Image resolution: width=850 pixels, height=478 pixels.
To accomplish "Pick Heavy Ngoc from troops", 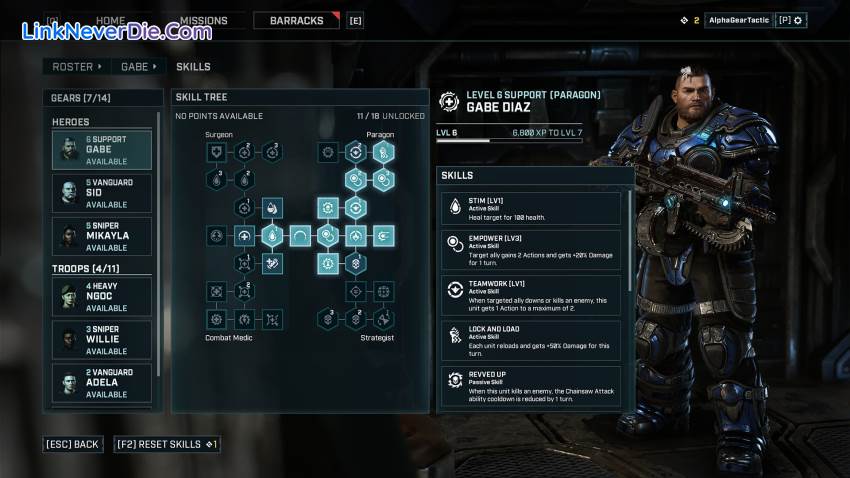I will [x=102, y=297].
